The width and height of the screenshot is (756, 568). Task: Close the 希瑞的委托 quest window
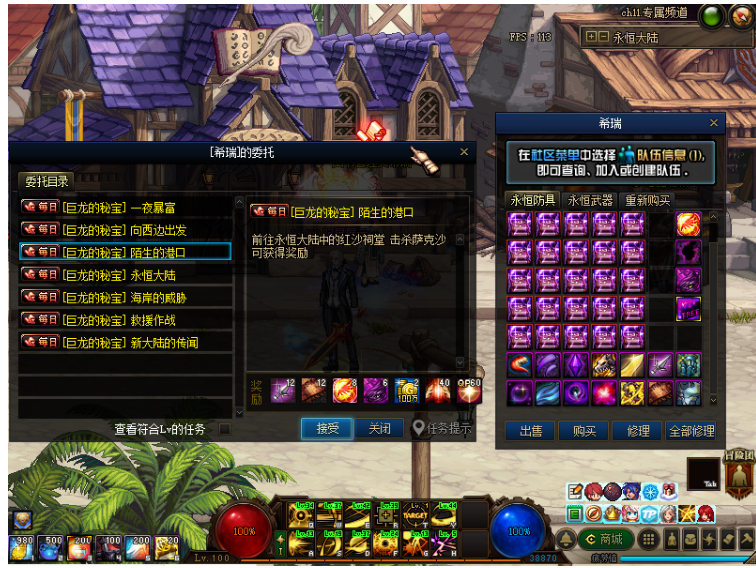coord(464,152)
